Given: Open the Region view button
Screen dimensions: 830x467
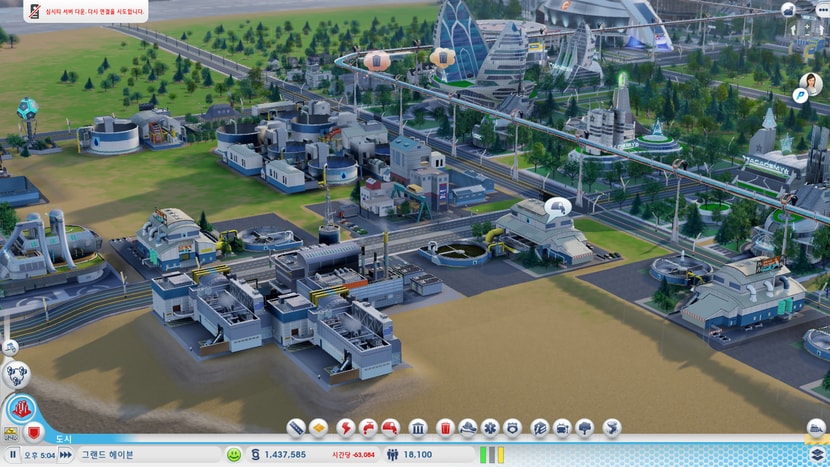Looking at the screenshot, I should 16,375.
